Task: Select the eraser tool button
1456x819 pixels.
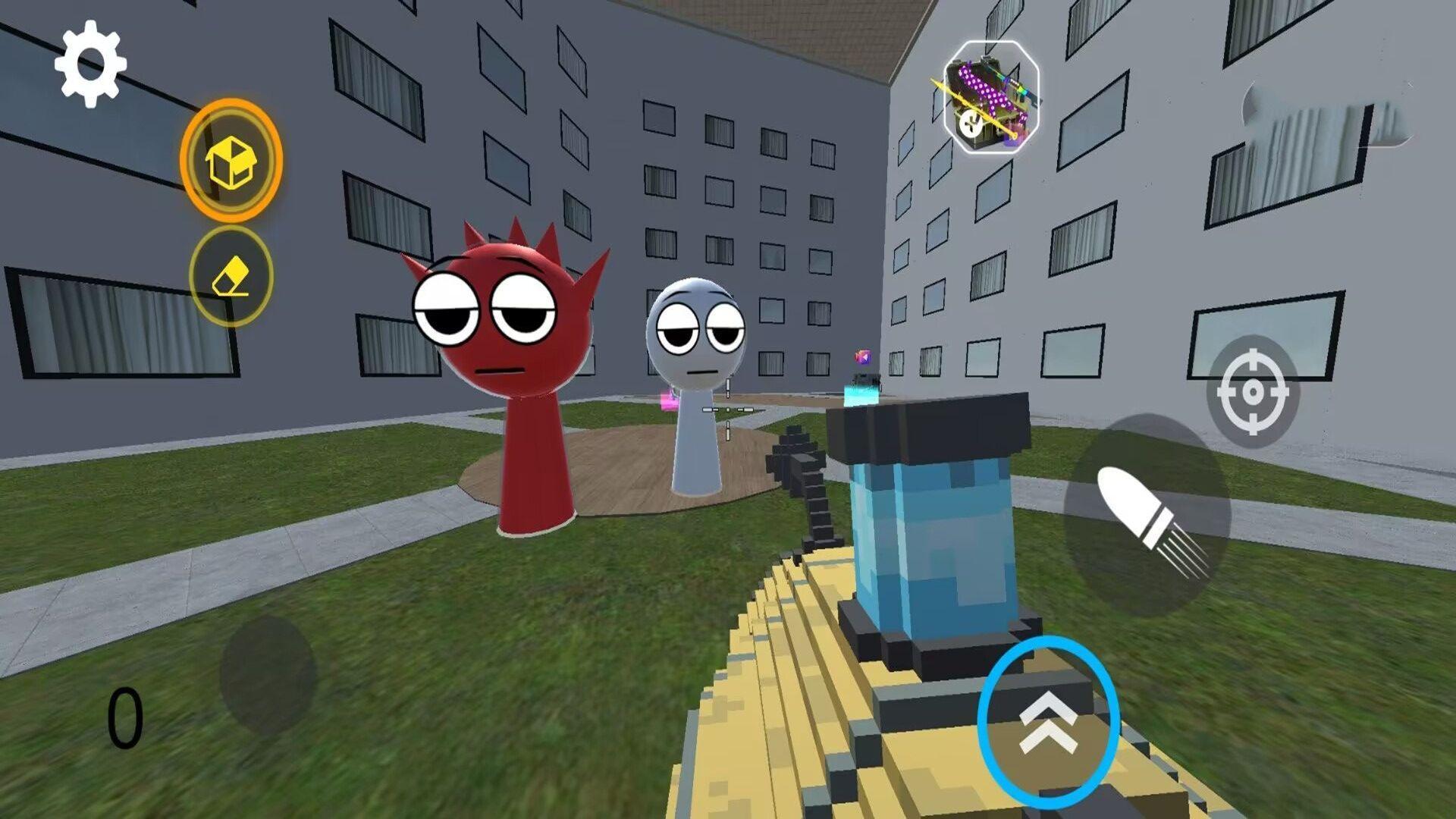Action: (231, 276)
